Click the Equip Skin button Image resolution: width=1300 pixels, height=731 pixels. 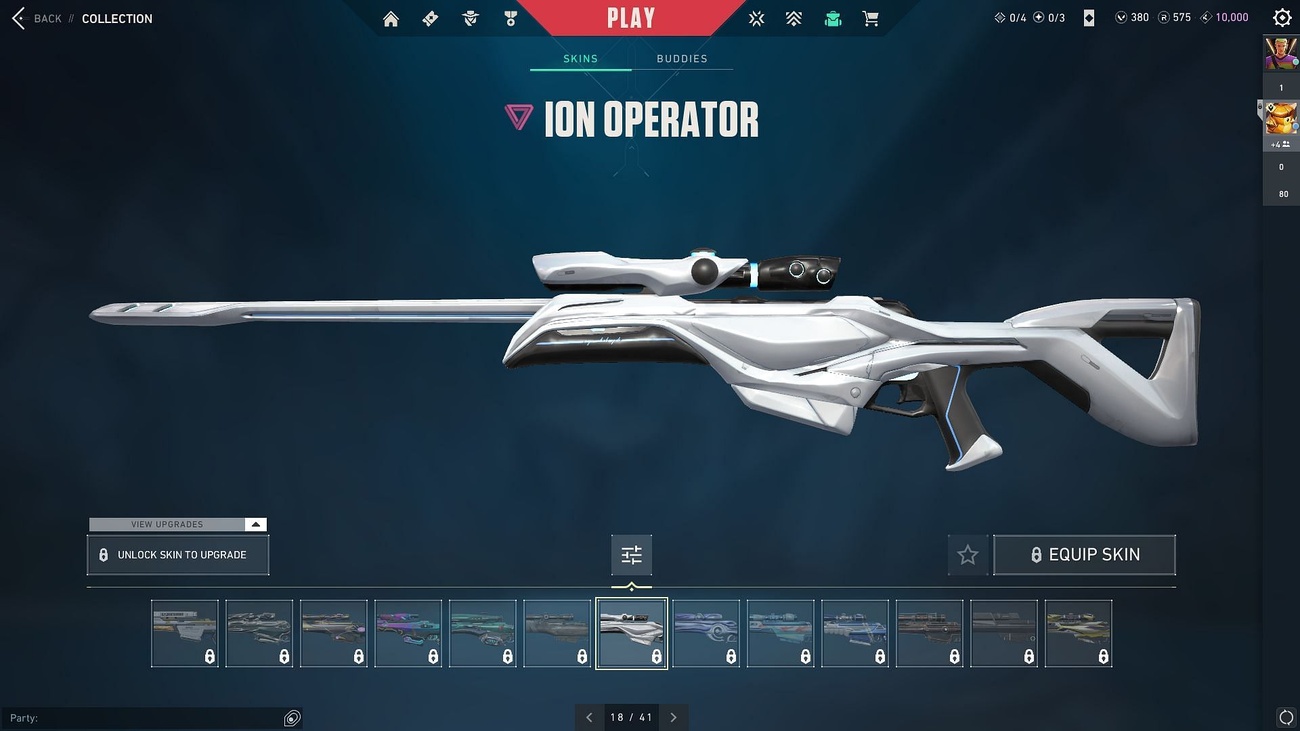click(1084, 554)
